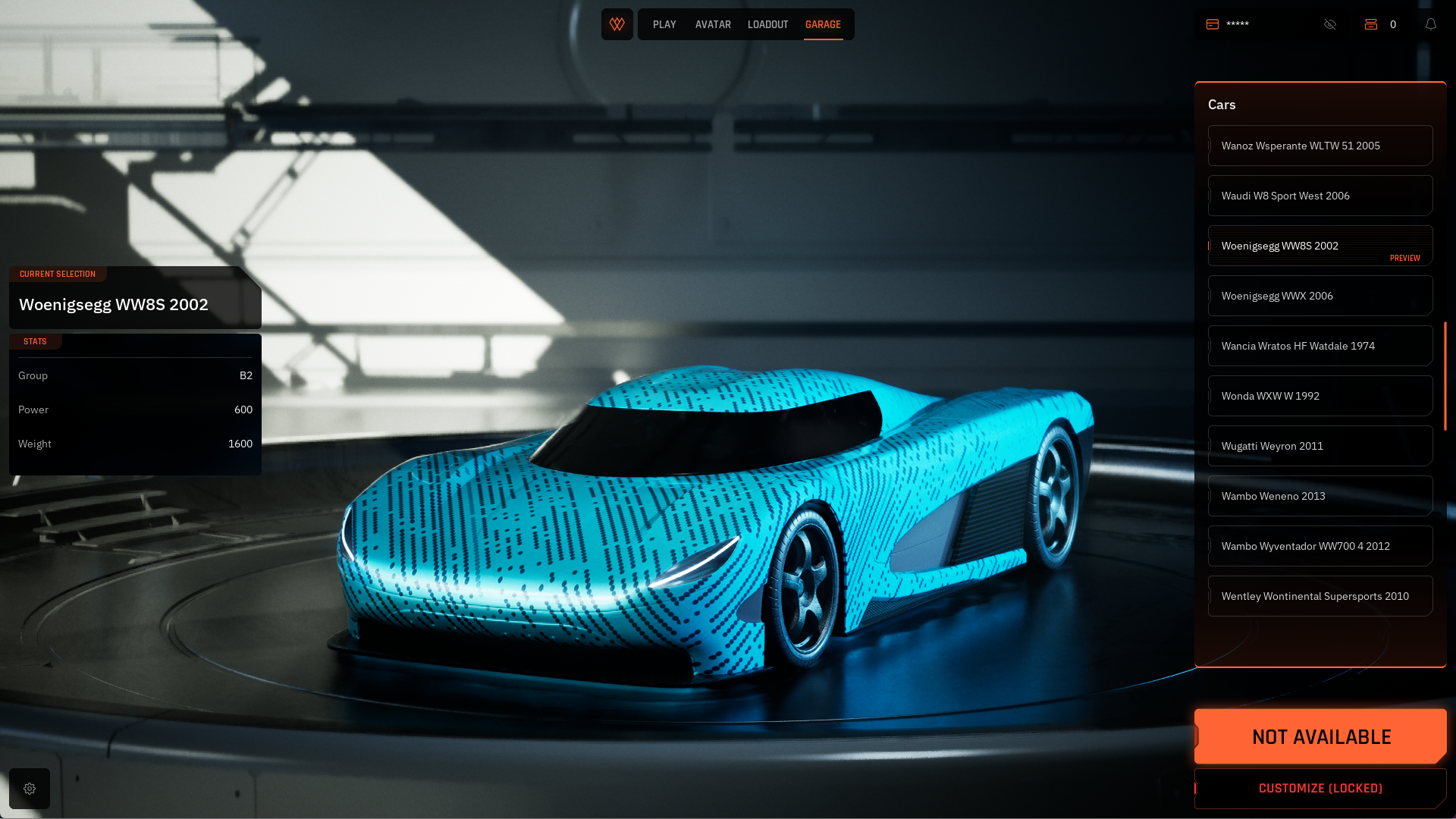Screen dimensions: 1456x819
Task: Select Wancia Wratos HF Watdale 1974
Action: [x=1319, y=346]
